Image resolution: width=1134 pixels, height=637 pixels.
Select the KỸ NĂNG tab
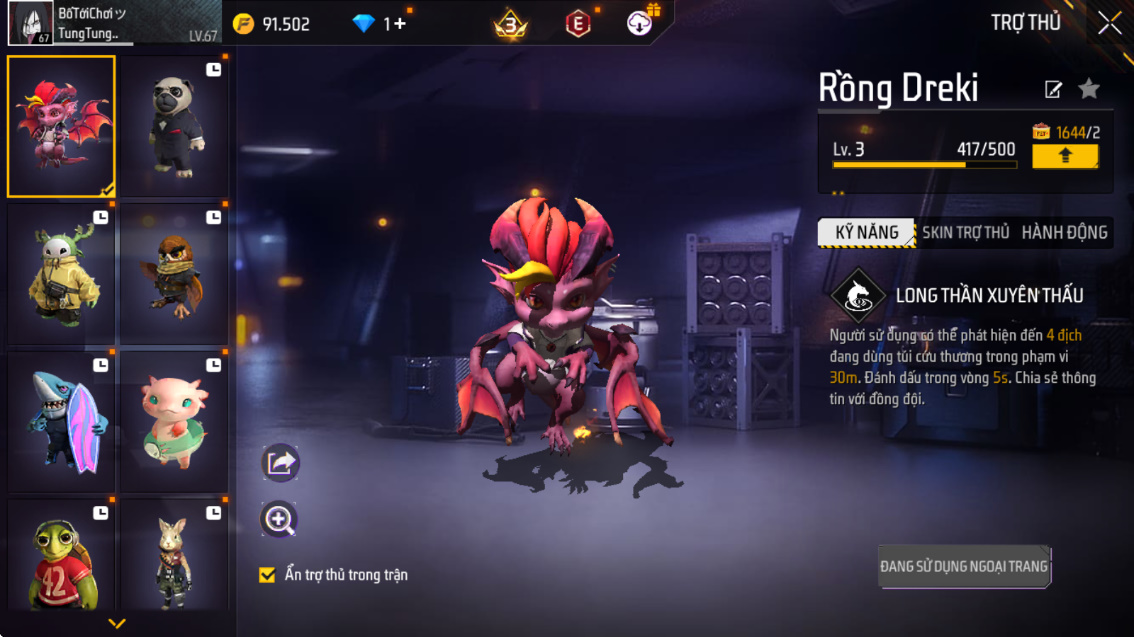pos(866,233)
